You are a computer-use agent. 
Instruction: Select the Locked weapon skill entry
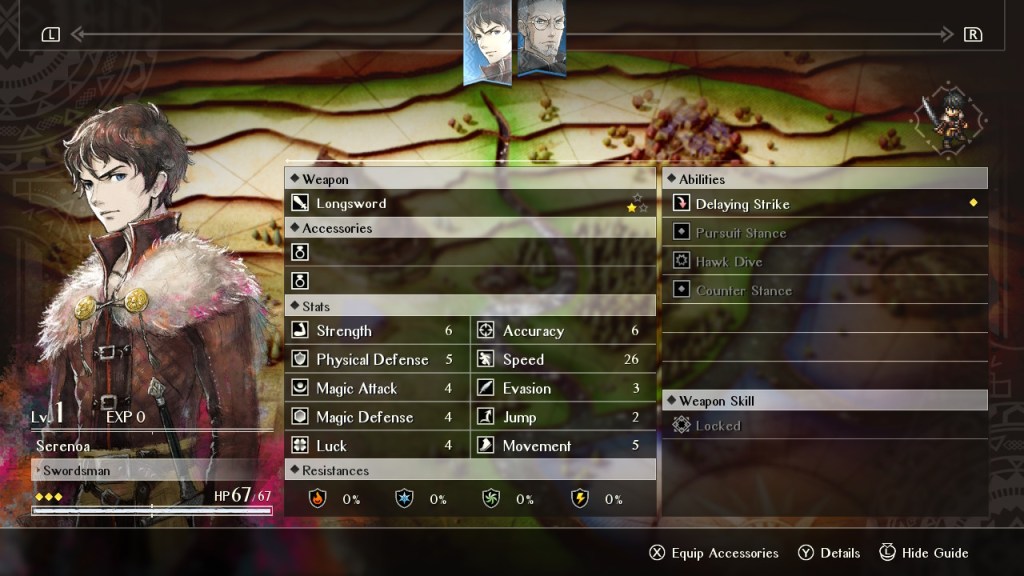[x=824, y=426]
